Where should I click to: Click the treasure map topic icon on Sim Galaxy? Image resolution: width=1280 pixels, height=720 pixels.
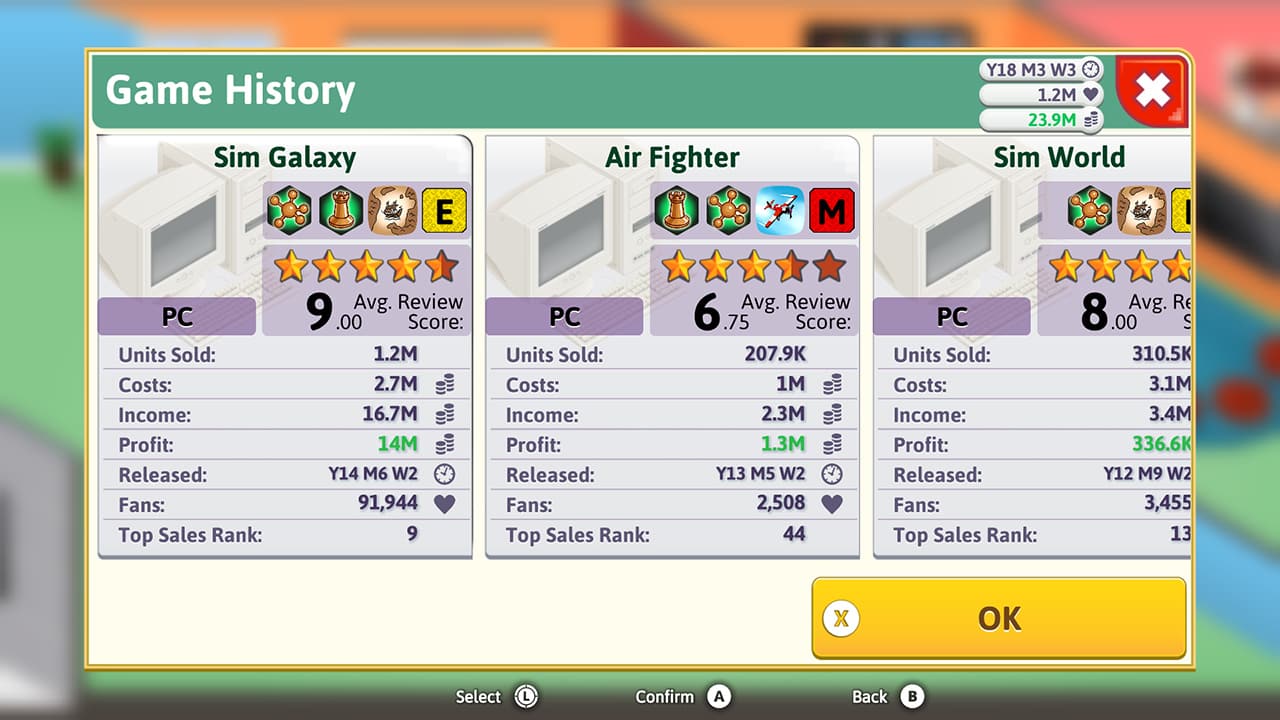[x=395, y=211]
